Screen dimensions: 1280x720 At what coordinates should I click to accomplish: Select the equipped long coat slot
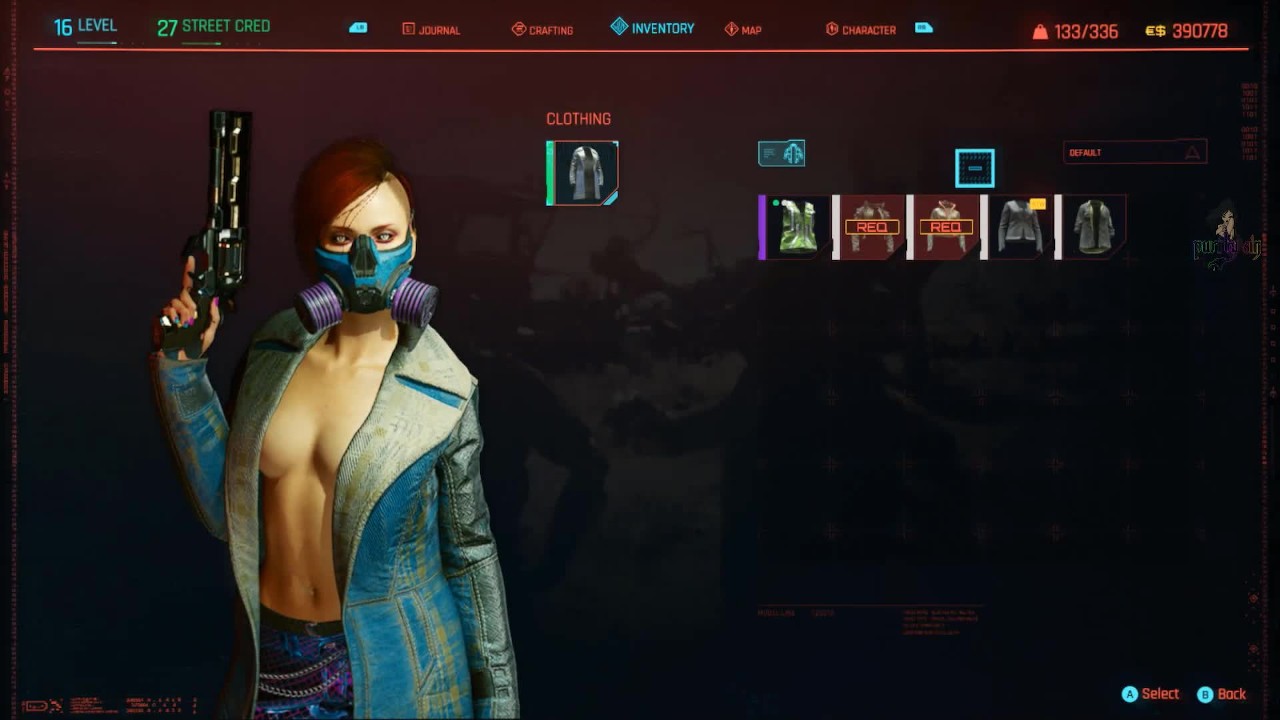(x=583, y=173)
